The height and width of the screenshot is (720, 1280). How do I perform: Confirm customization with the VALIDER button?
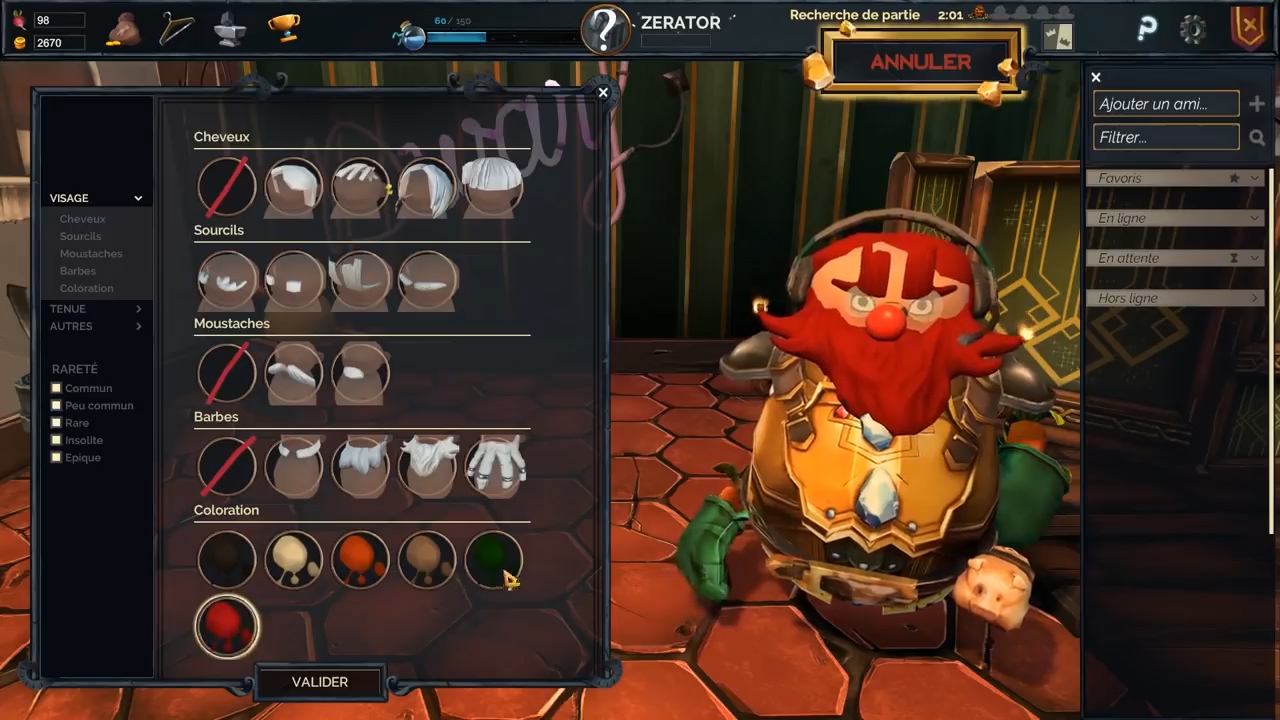[319, 682]
